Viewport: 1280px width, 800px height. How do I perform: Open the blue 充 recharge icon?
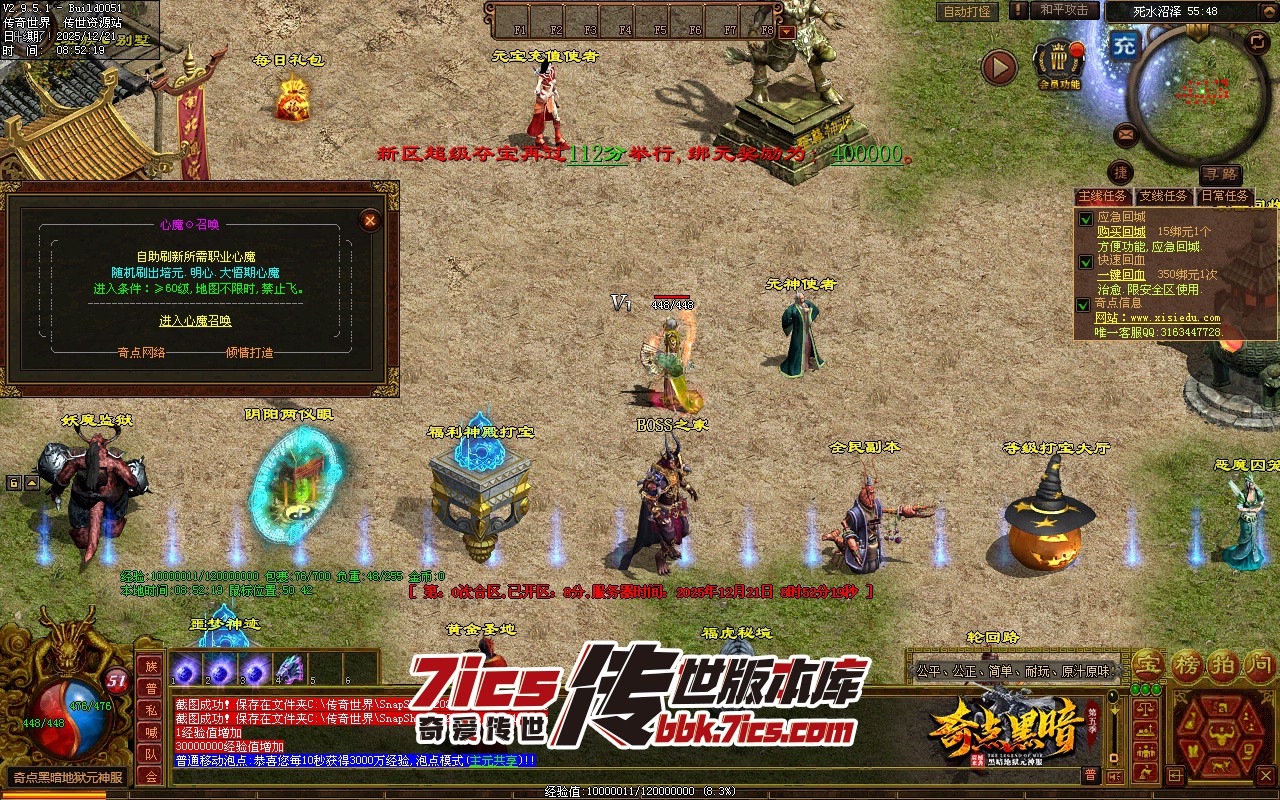pyautogui.click(x=1124, y=46)
